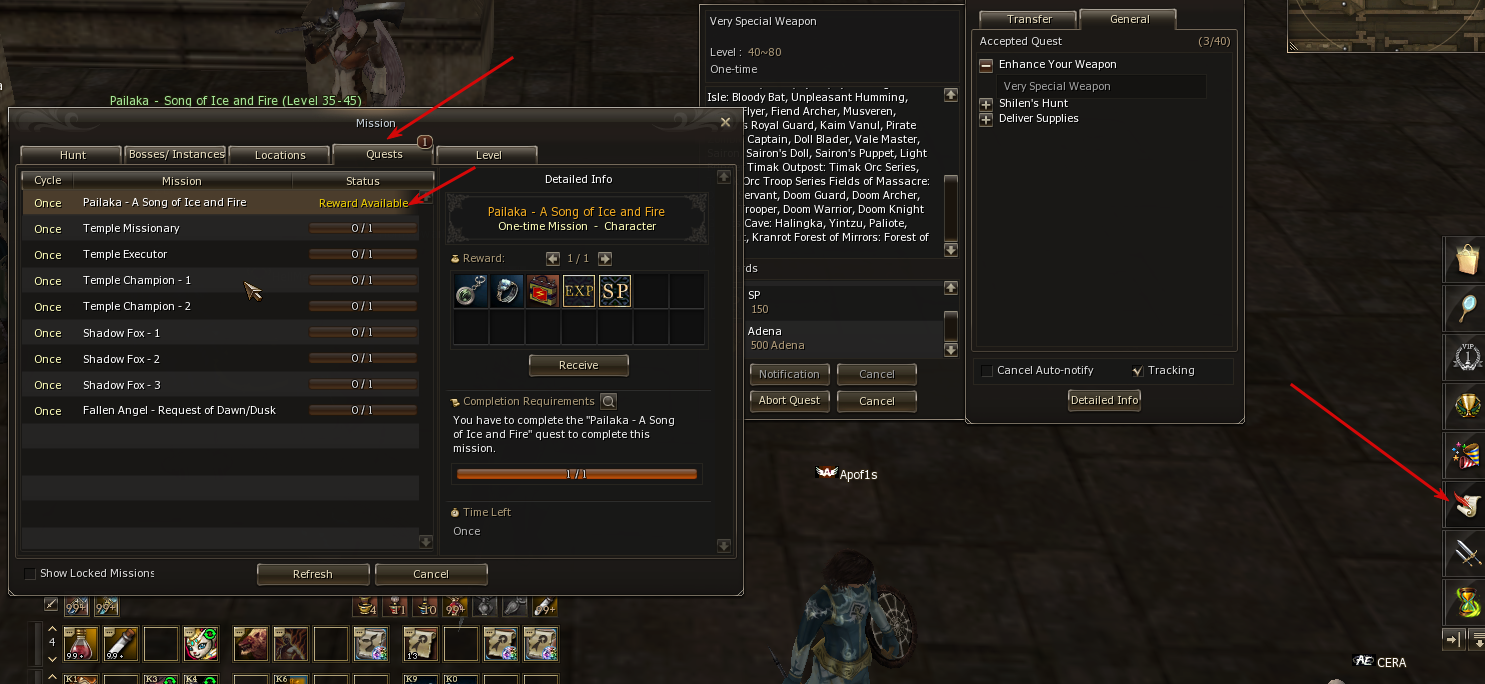1485x684 pixels.
Task: Switch to the Transfer tab
Action: coord(1029,19)
